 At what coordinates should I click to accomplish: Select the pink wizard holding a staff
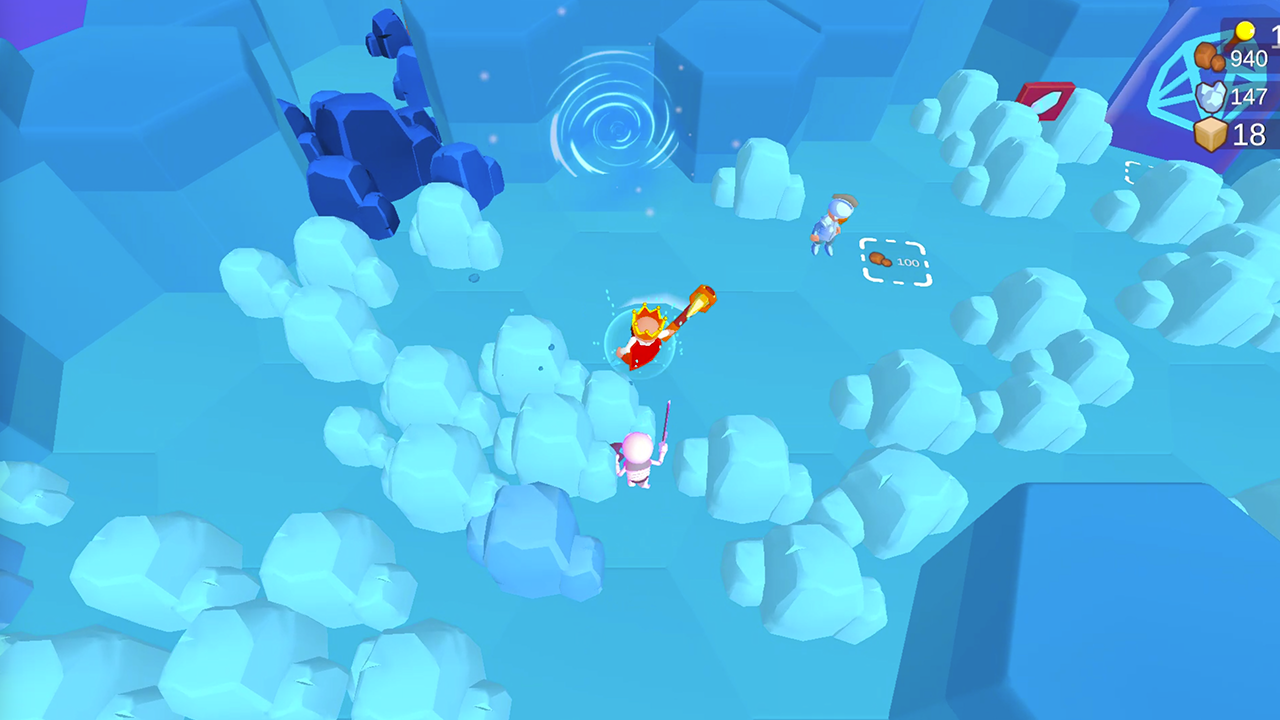tap(640, 456)
